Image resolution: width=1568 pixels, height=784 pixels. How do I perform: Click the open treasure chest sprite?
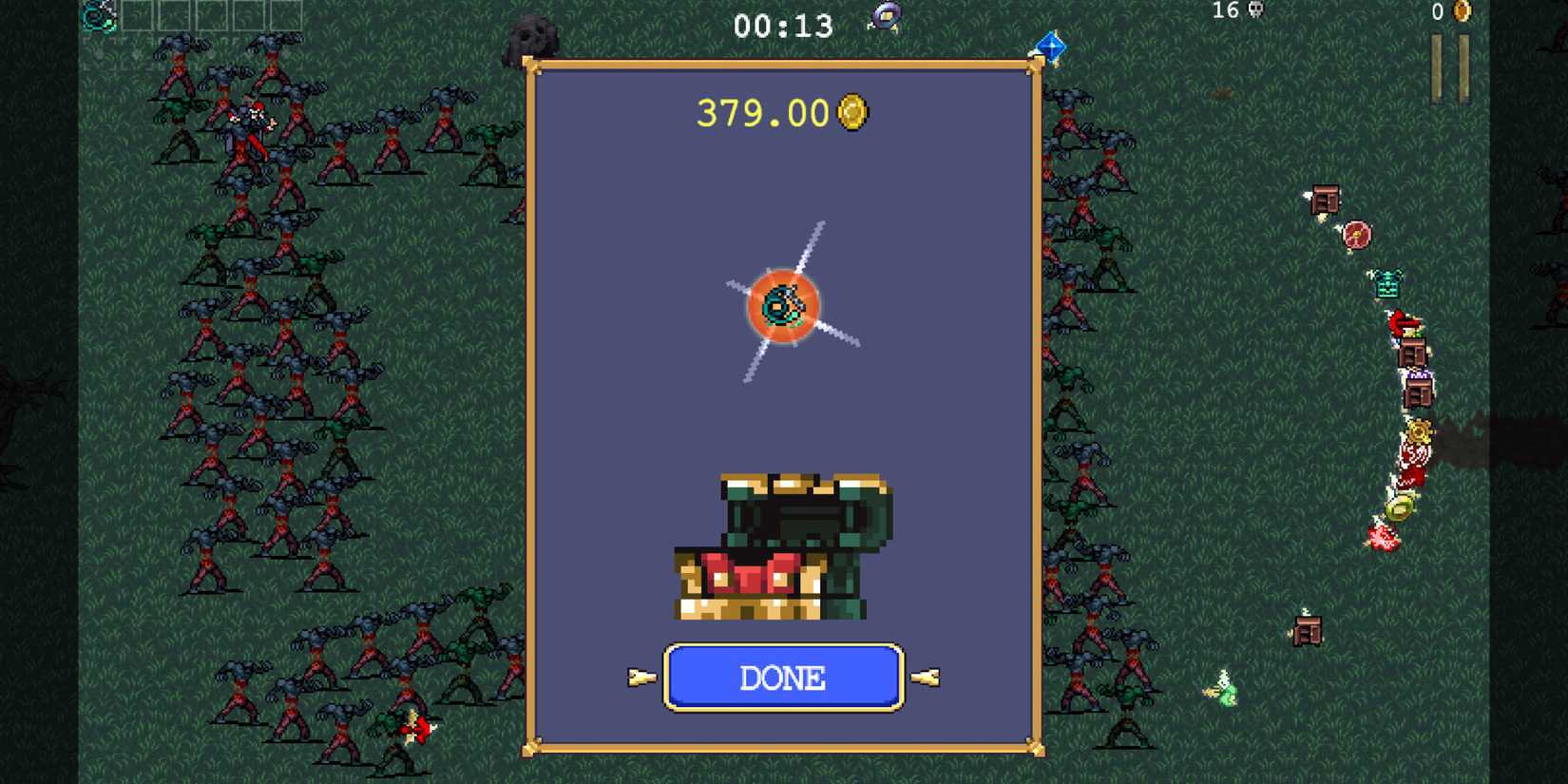click(x=781, y=546)
